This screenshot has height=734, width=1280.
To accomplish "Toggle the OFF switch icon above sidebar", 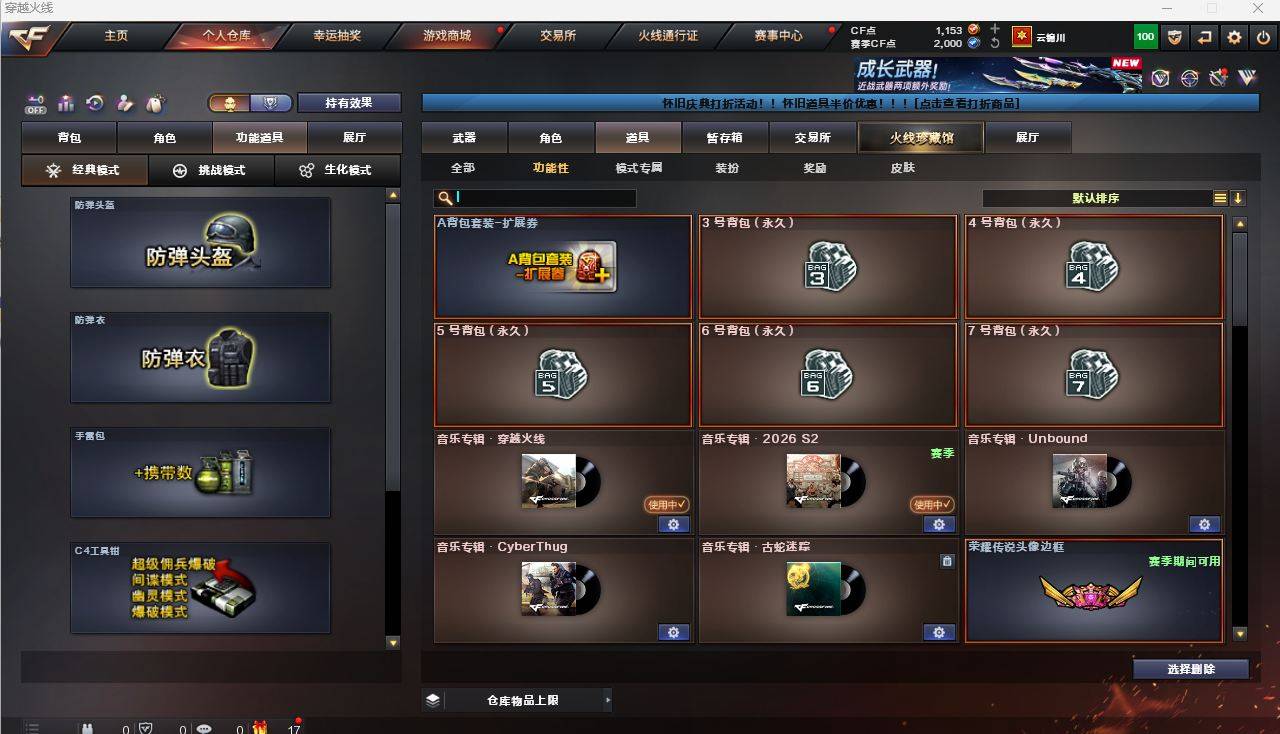I will tap(37, 103).
